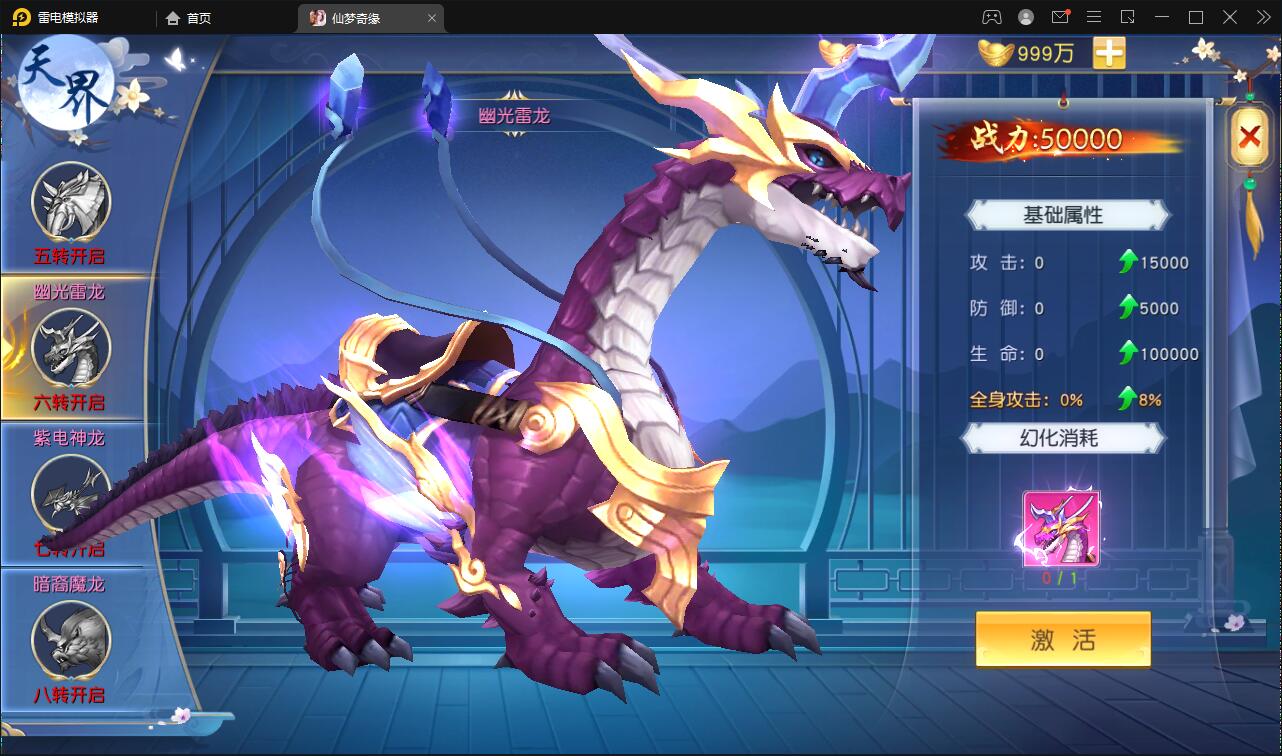Screen dimensions: 1282x756
Task: Pick the 暗裔魔龙 mount entry
Action: pyautogui.click(x=70, y=638)
